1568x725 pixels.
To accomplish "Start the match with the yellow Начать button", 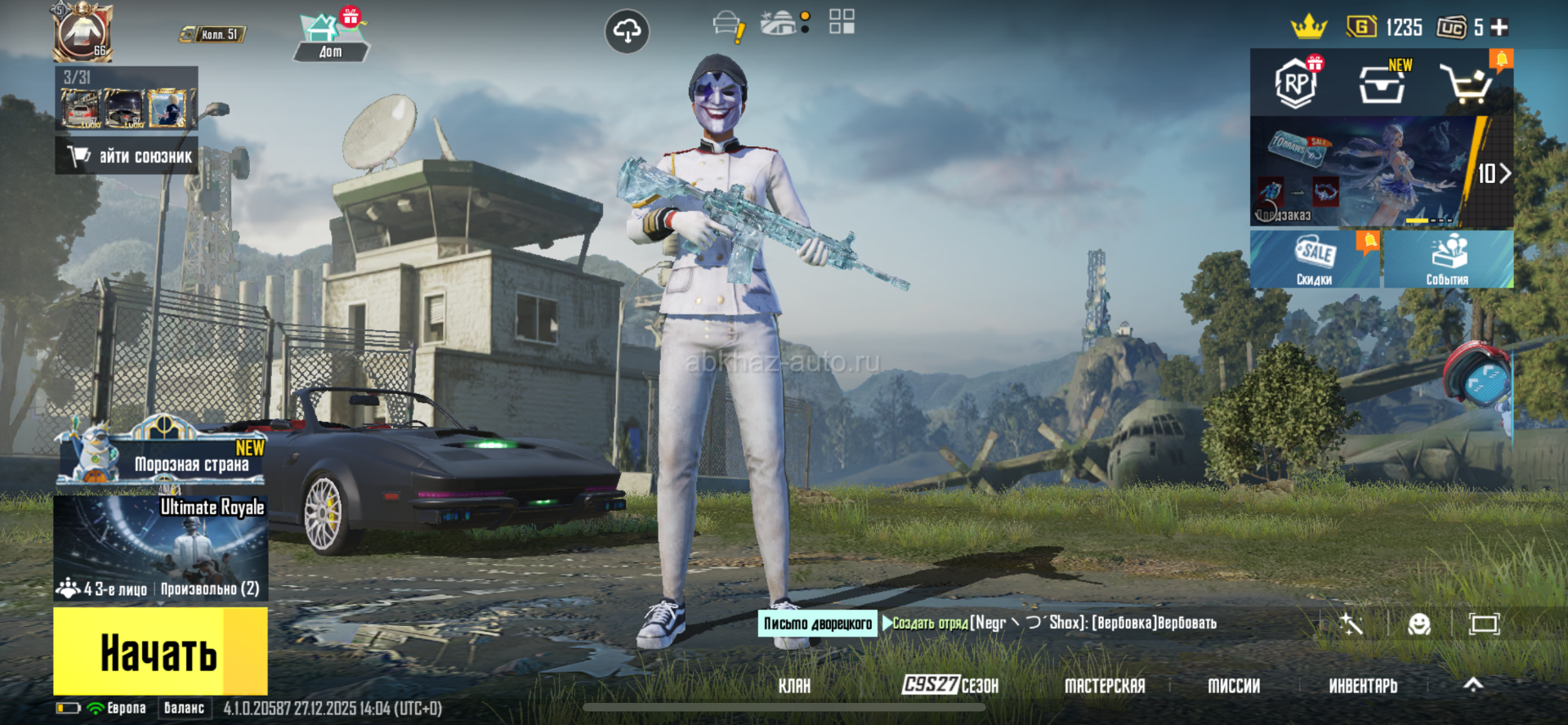I will coord(160,651).
